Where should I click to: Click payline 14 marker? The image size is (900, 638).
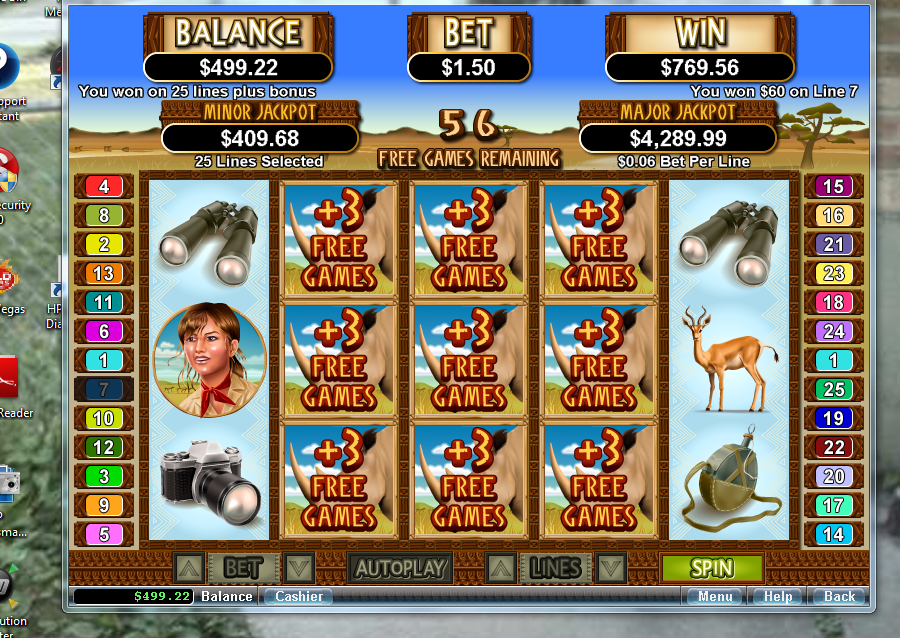pos(832,534)
